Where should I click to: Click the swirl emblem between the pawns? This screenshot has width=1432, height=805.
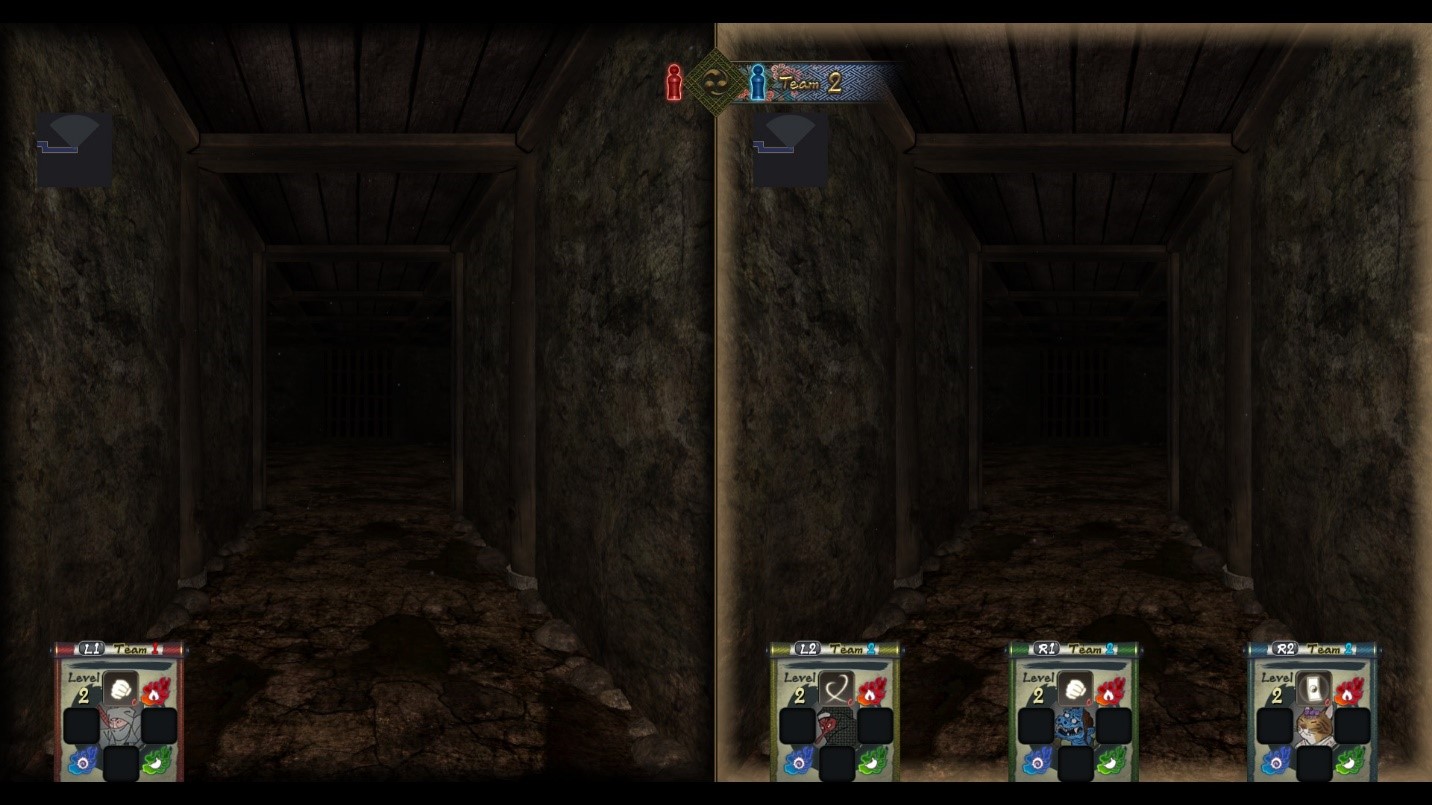point(714,83)
